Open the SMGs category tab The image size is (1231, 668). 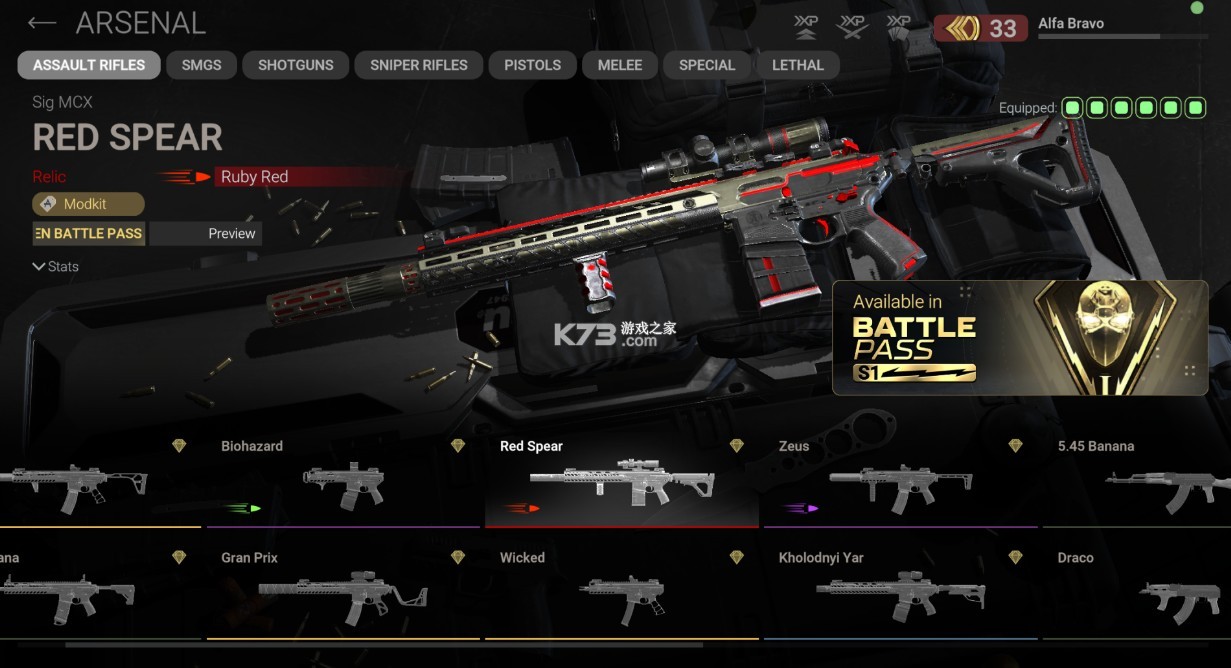tap(201, 65)
